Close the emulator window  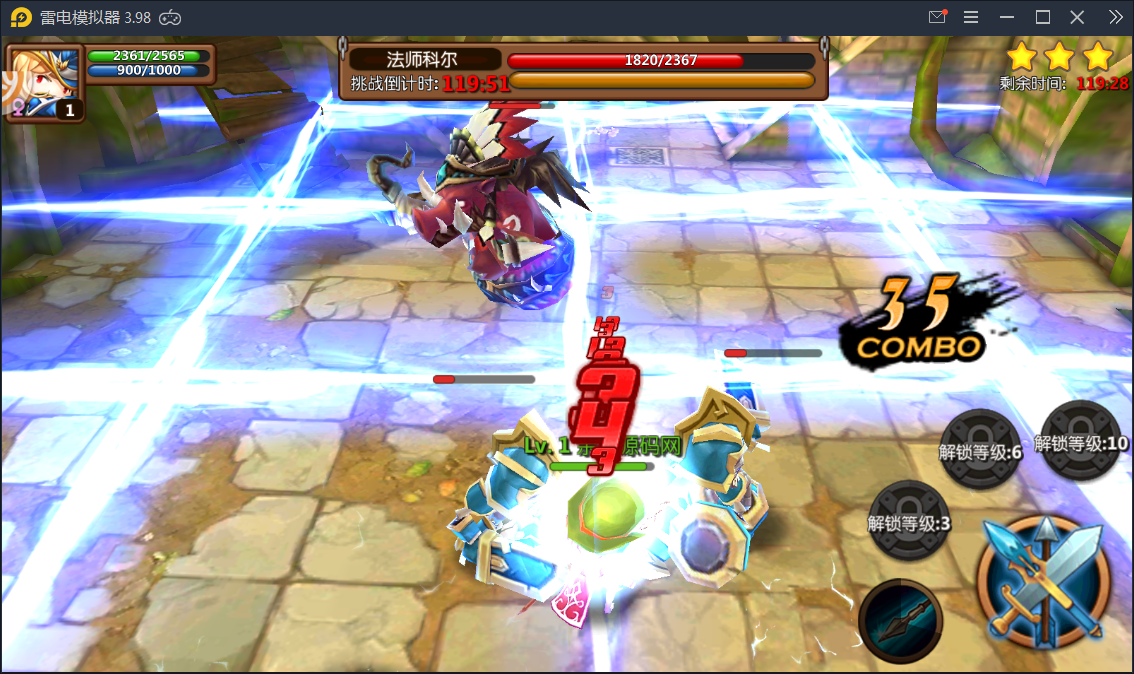tap(1077, 17)
